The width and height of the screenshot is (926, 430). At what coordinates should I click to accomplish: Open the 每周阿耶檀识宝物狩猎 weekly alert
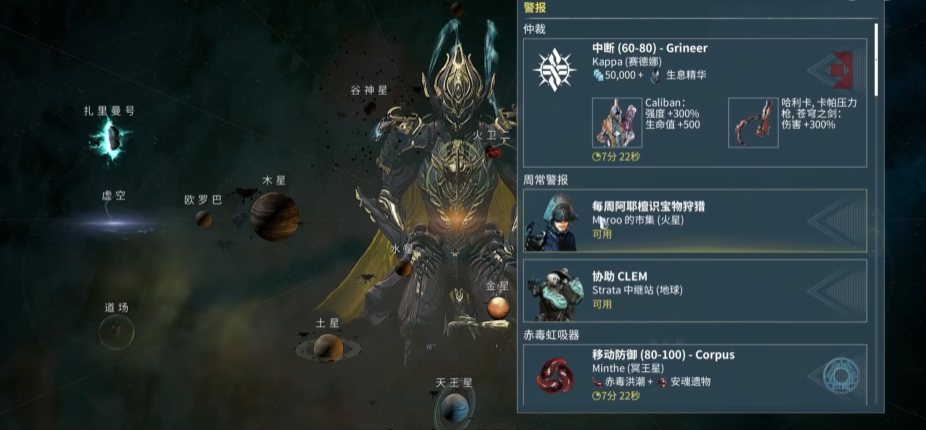pos(694,220)
